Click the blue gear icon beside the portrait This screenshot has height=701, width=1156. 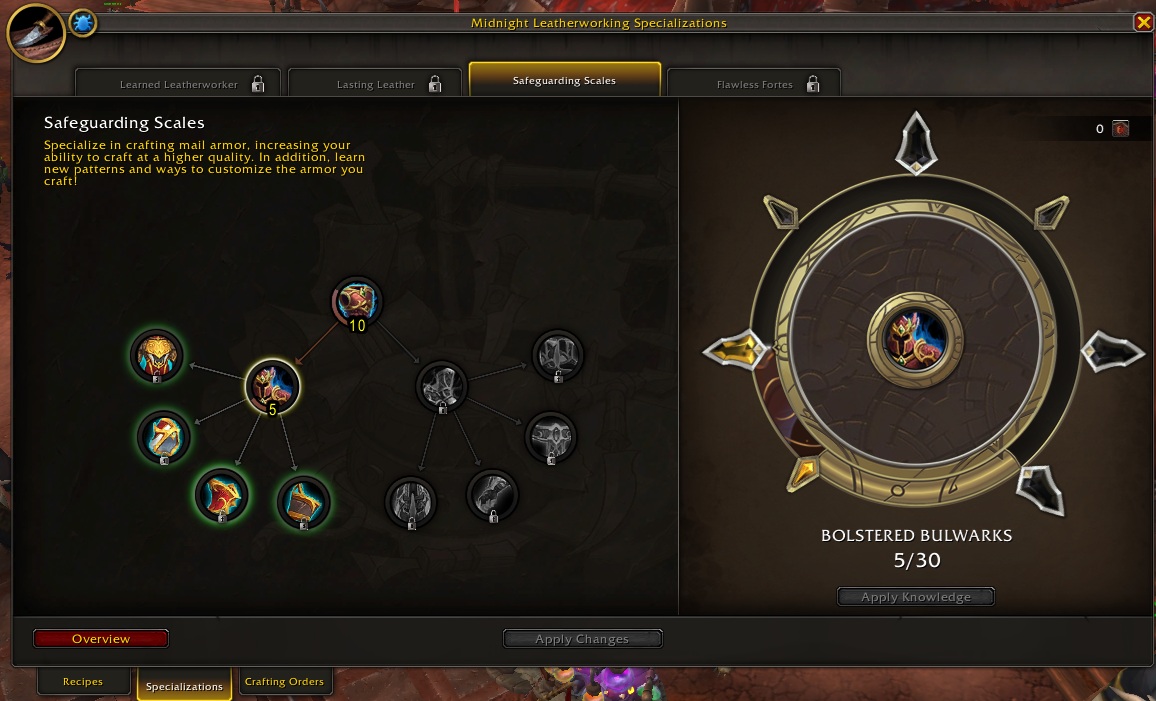[83, 23]
